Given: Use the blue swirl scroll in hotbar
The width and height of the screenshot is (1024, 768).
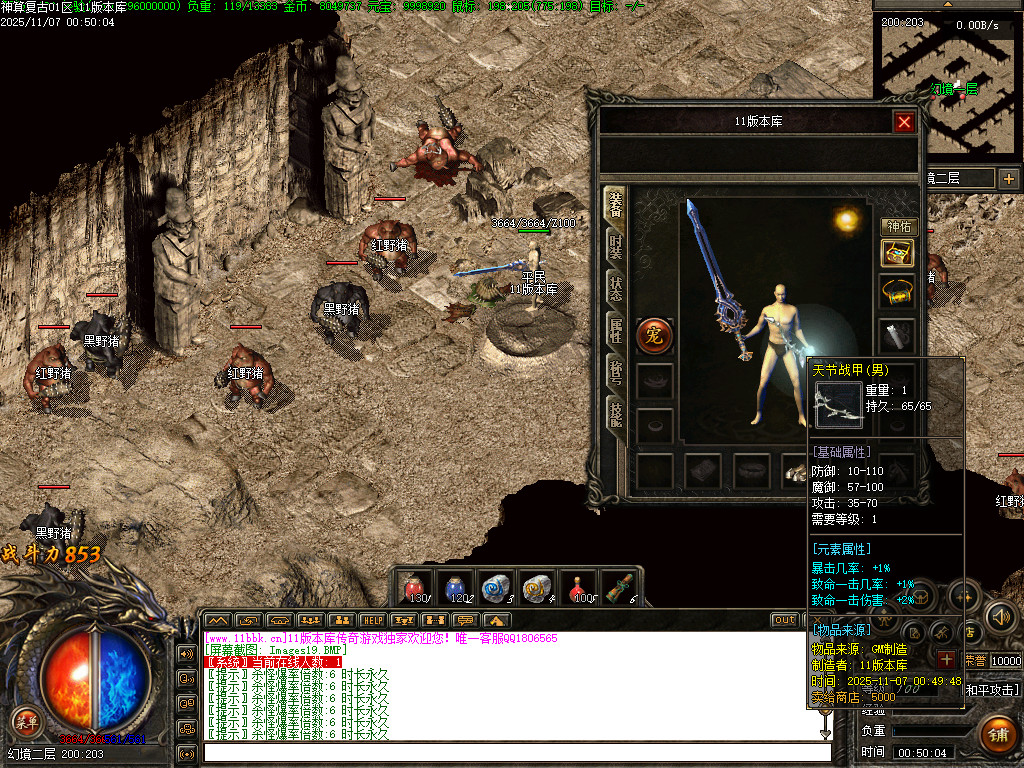Looking at the screenshot, I should (x=497, y=587).
